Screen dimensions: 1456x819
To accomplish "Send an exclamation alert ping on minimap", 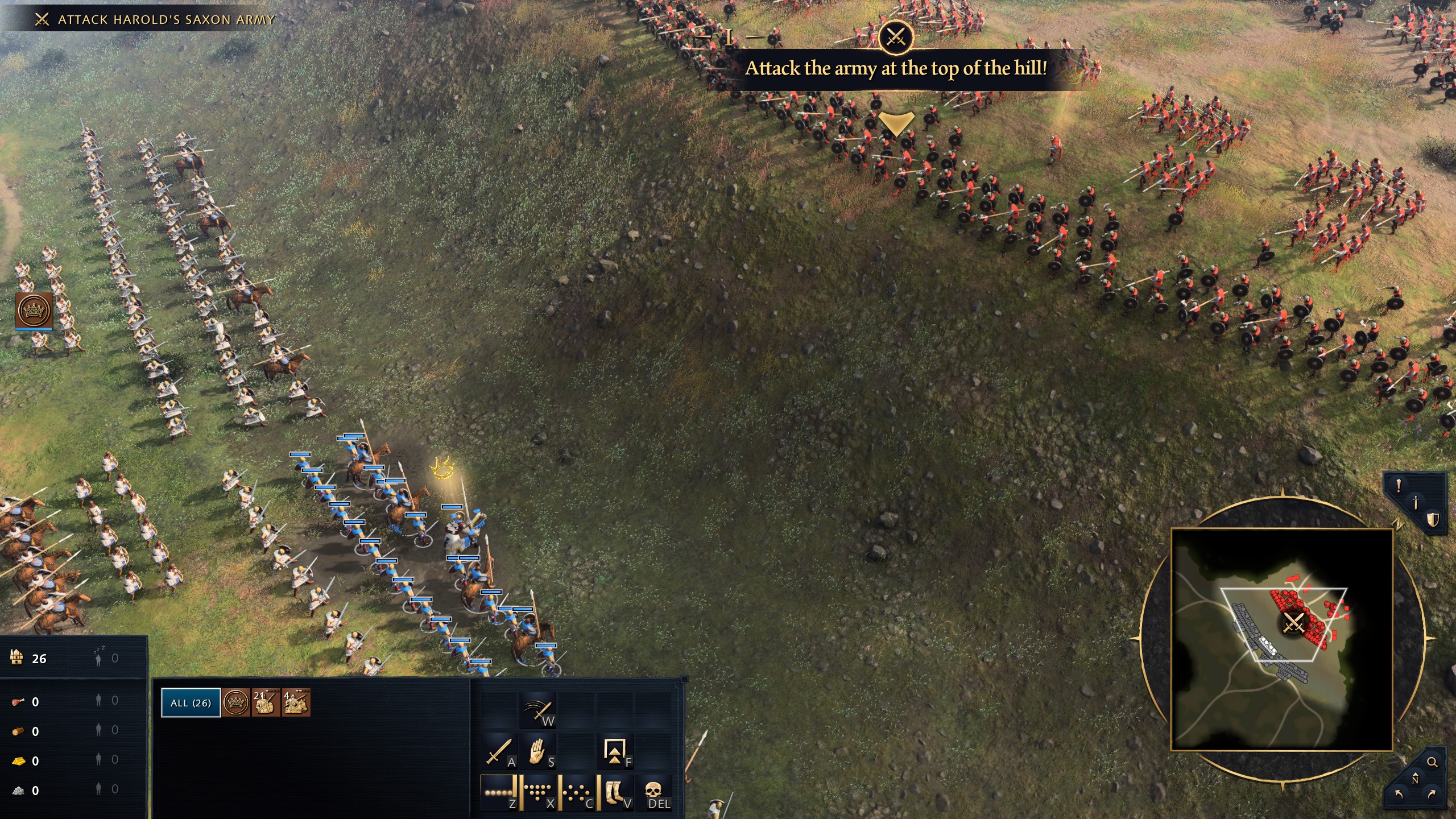I will click(1399, 485).
